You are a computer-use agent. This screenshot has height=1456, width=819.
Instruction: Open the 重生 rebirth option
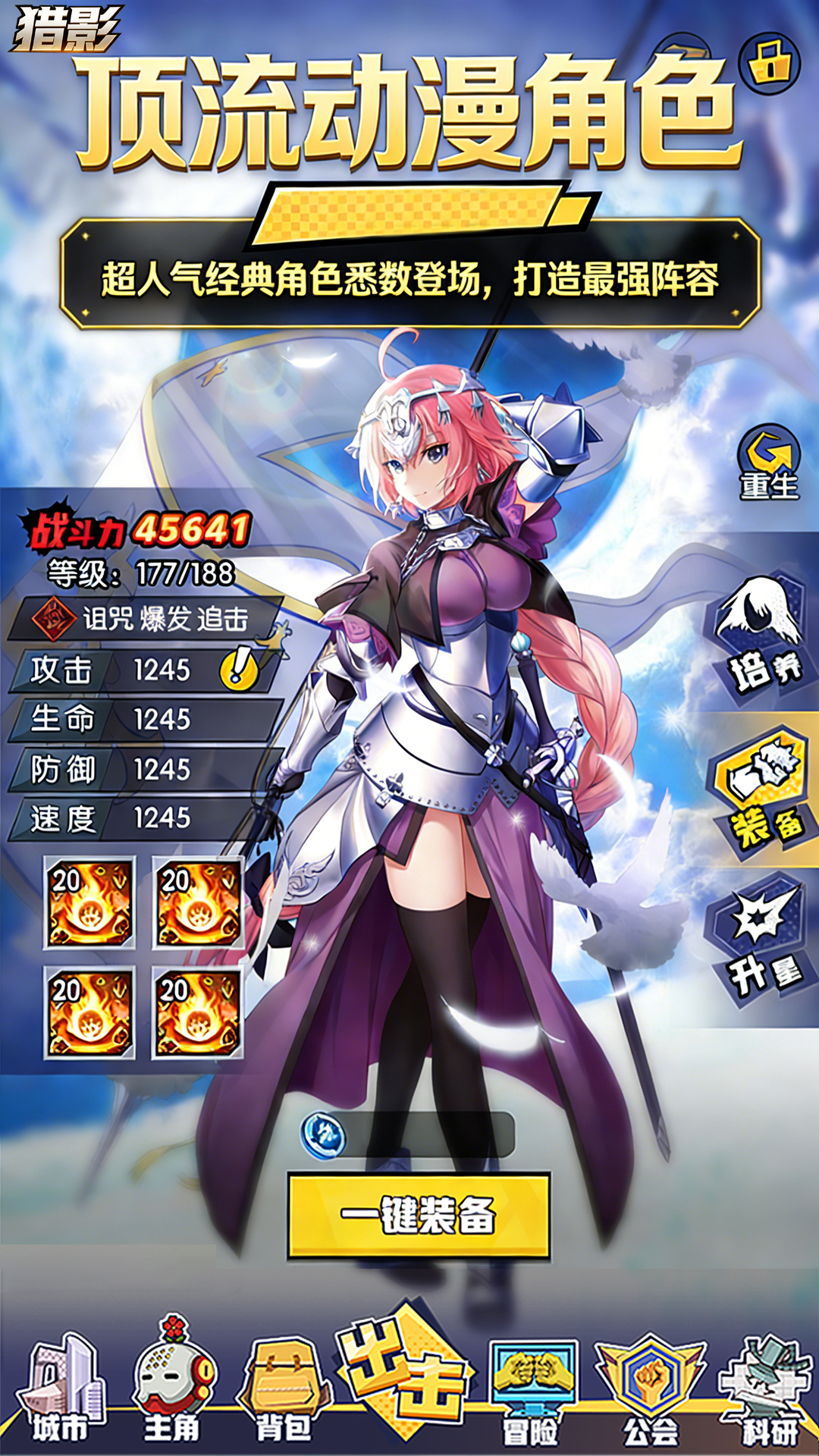click(x=769, y=462)
